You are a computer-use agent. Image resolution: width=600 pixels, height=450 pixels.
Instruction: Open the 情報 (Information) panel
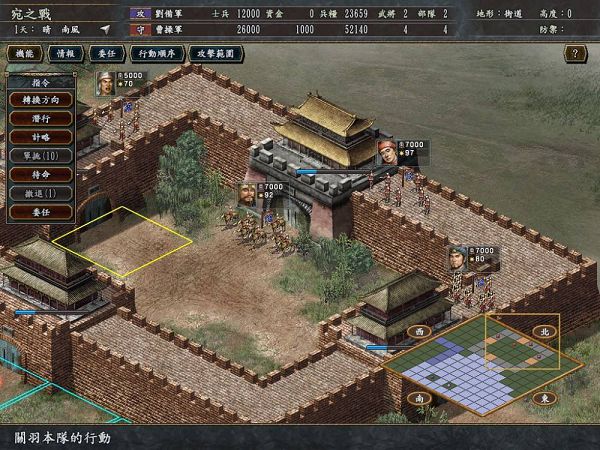(x=67, y=52)
